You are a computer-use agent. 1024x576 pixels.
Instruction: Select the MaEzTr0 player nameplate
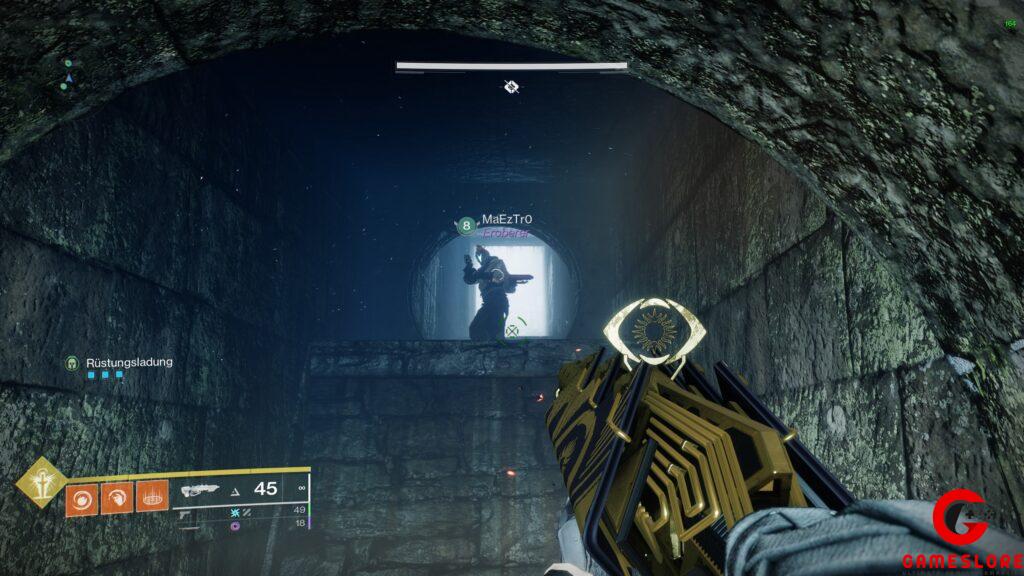pos(506,220)
